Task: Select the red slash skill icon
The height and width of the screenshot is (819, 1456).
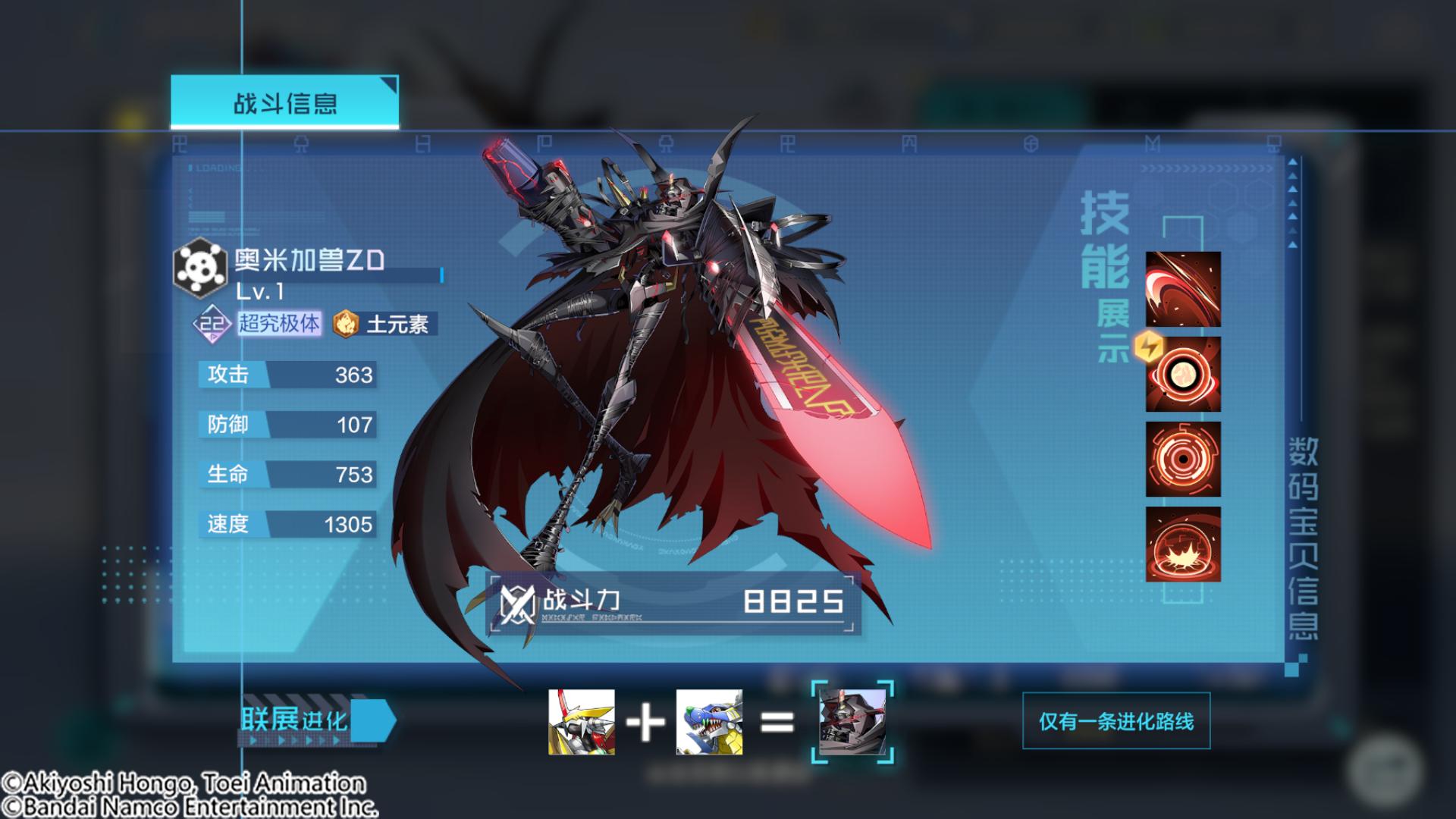Action: [x=1182, y=289]
